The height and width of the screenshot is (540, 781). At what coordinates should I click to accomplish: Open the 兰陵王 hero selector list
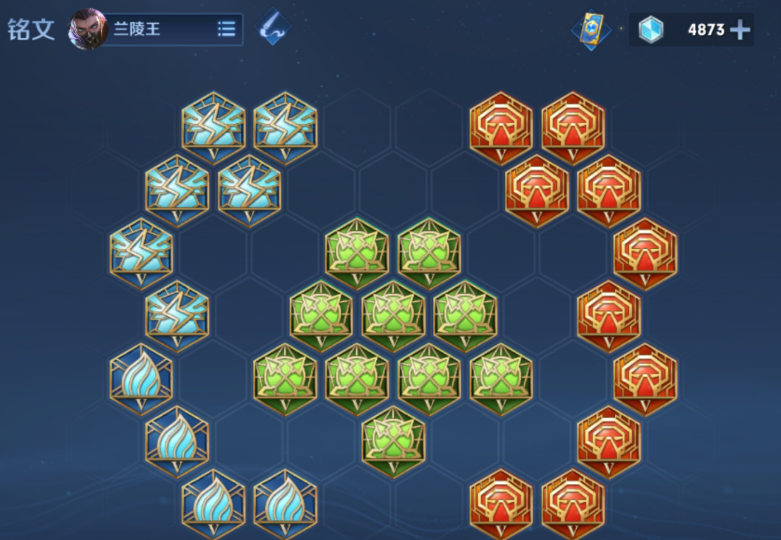226,29
